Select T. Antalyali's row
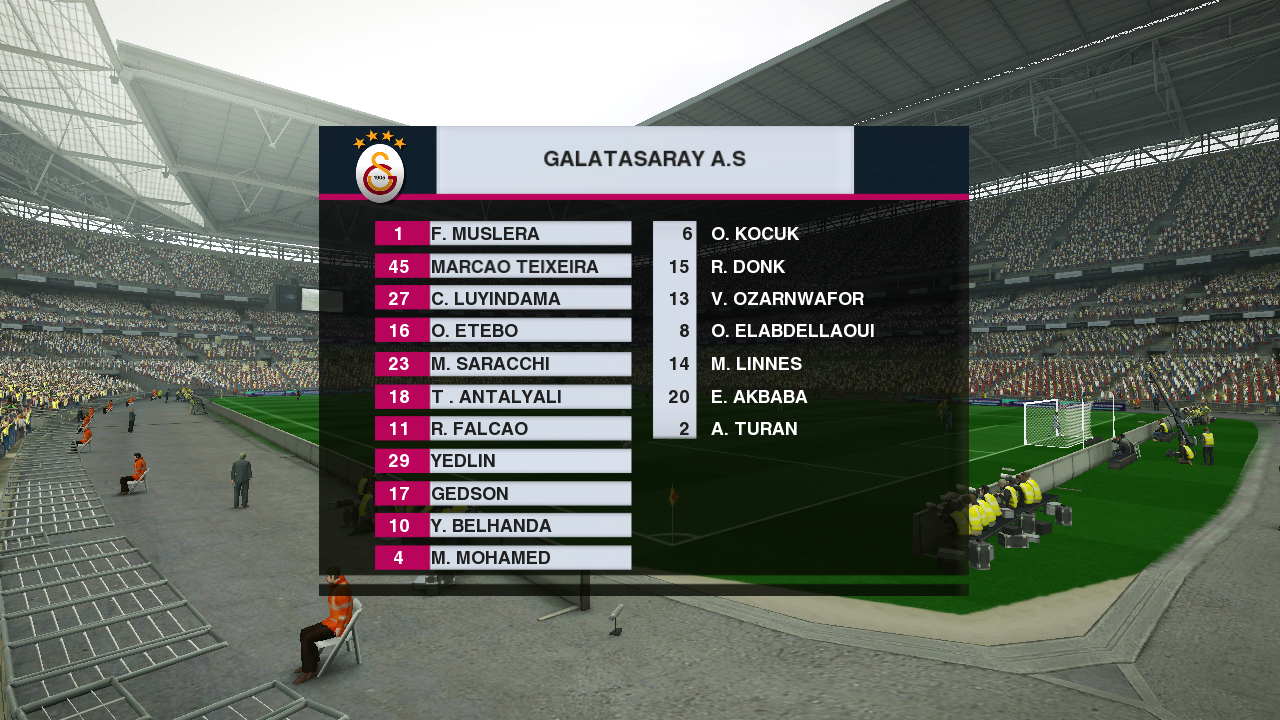Image resolution: width=1280 pixels, height=720 pixels. coord(503,397)
